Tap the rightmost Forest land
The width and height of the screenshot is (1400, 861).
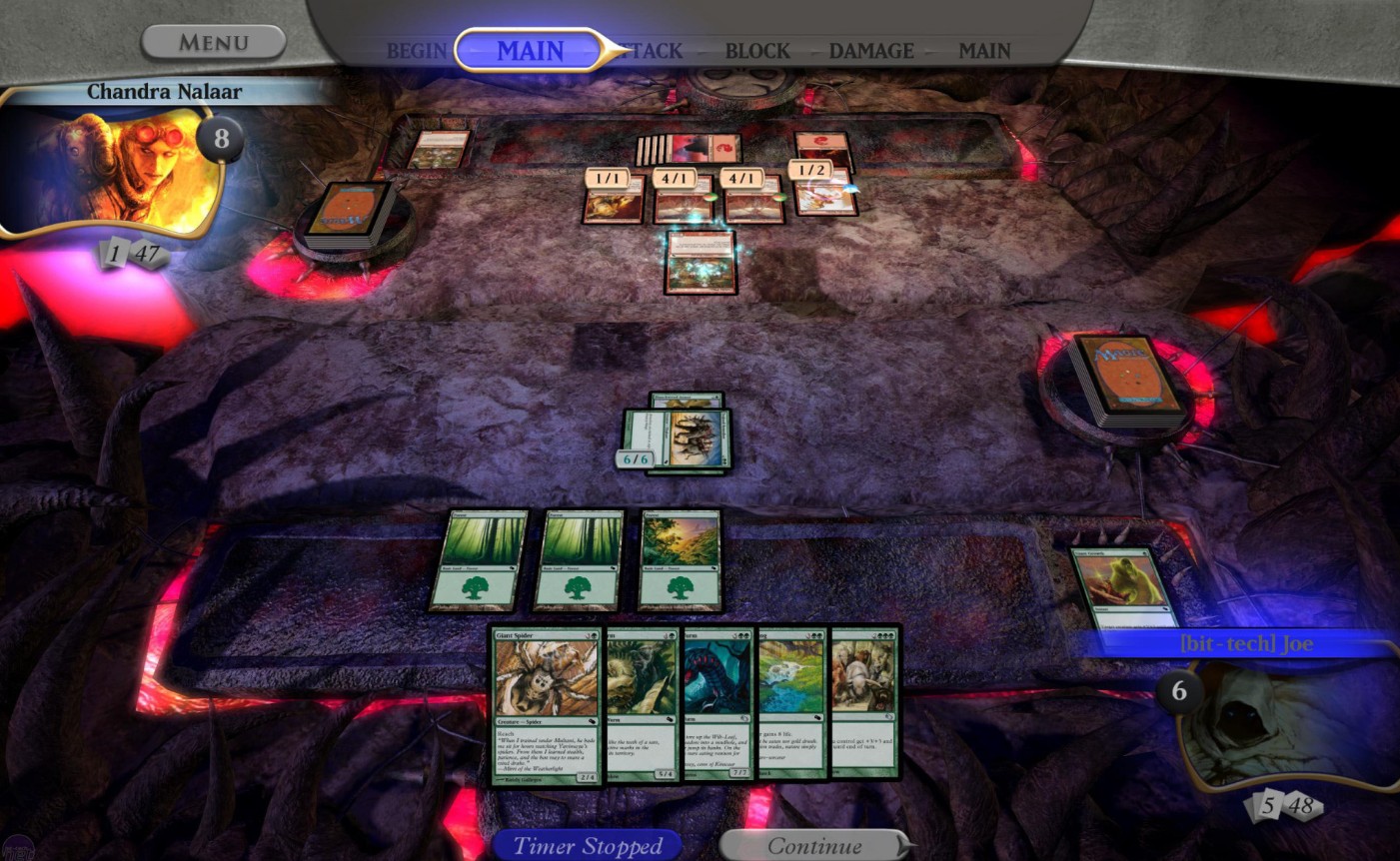[x=680, y=562]
